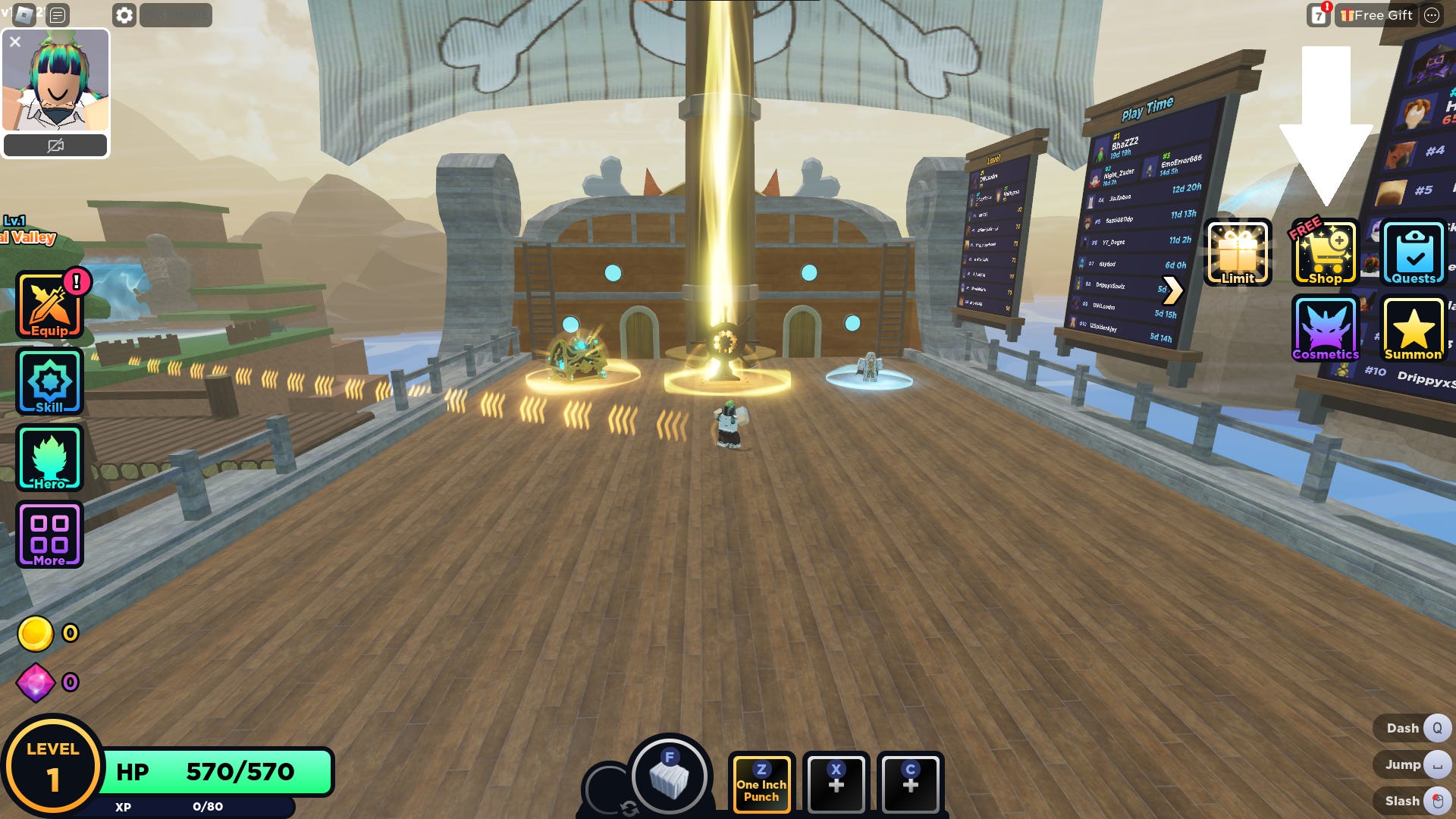Activate the One Inch Punch skill
This screenshot has height=819, width=1456.
point(761,783)
